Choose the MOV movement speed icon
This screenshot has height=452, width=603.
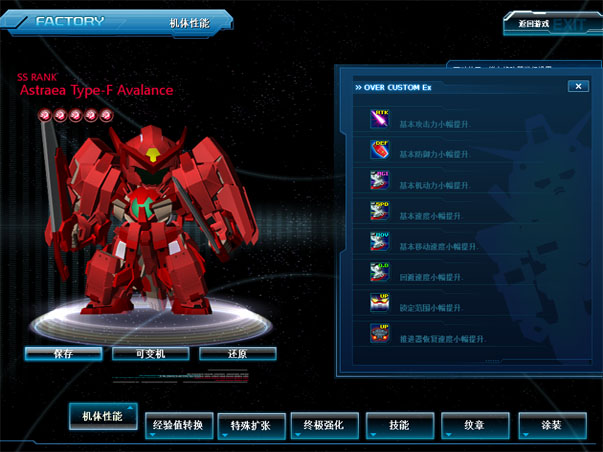coord(381,242)
